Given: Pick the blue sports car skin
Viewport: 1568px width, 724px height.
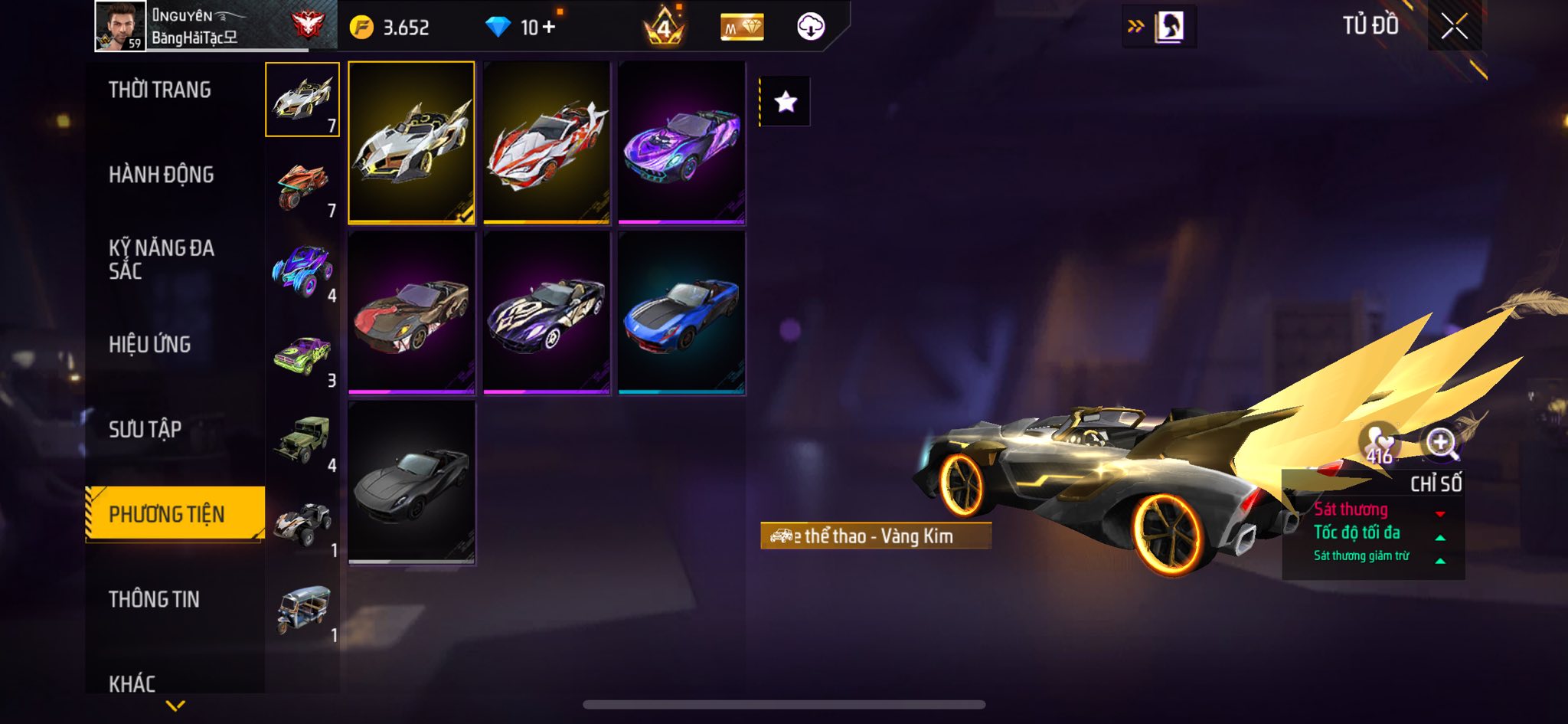Looking at the screenshot, I should 681,313.
